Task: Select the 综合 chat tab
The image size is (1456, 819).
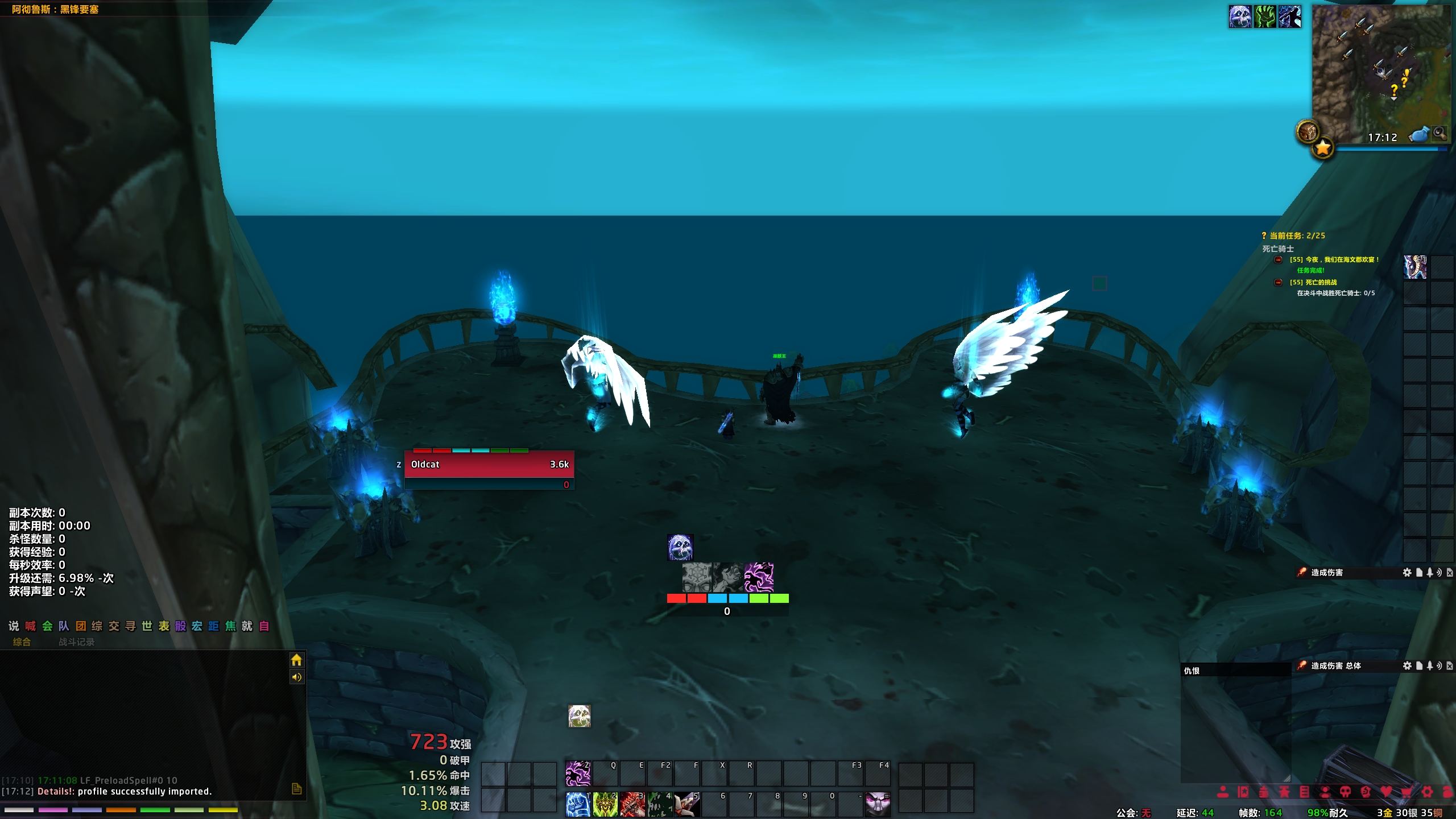Action: pyautogui.click(x=22, y=642)
